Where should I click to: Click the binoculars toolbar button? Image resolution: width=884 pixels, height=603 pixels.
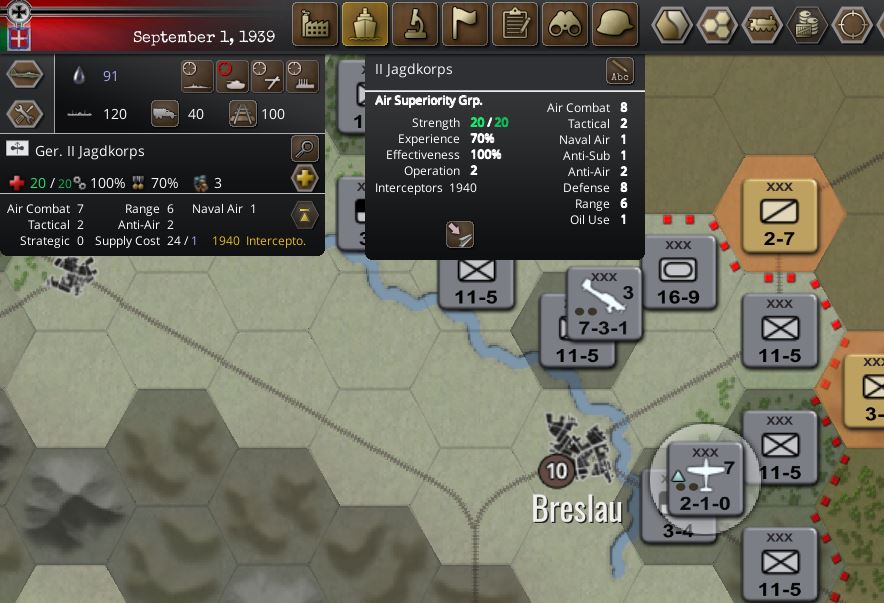click(565, 24)
